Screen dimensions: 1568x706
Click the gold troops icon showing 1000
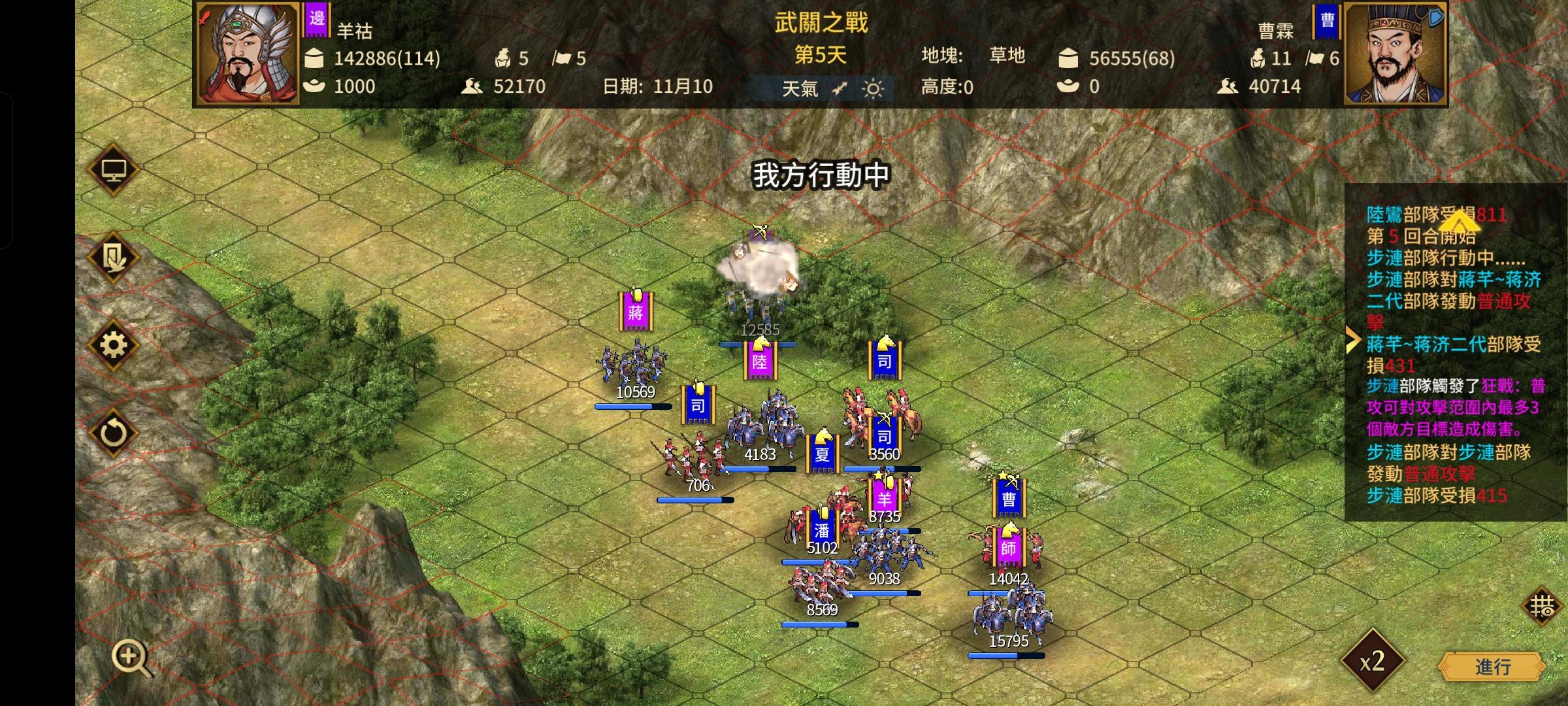pyautogui.click(x=316, y=87)
